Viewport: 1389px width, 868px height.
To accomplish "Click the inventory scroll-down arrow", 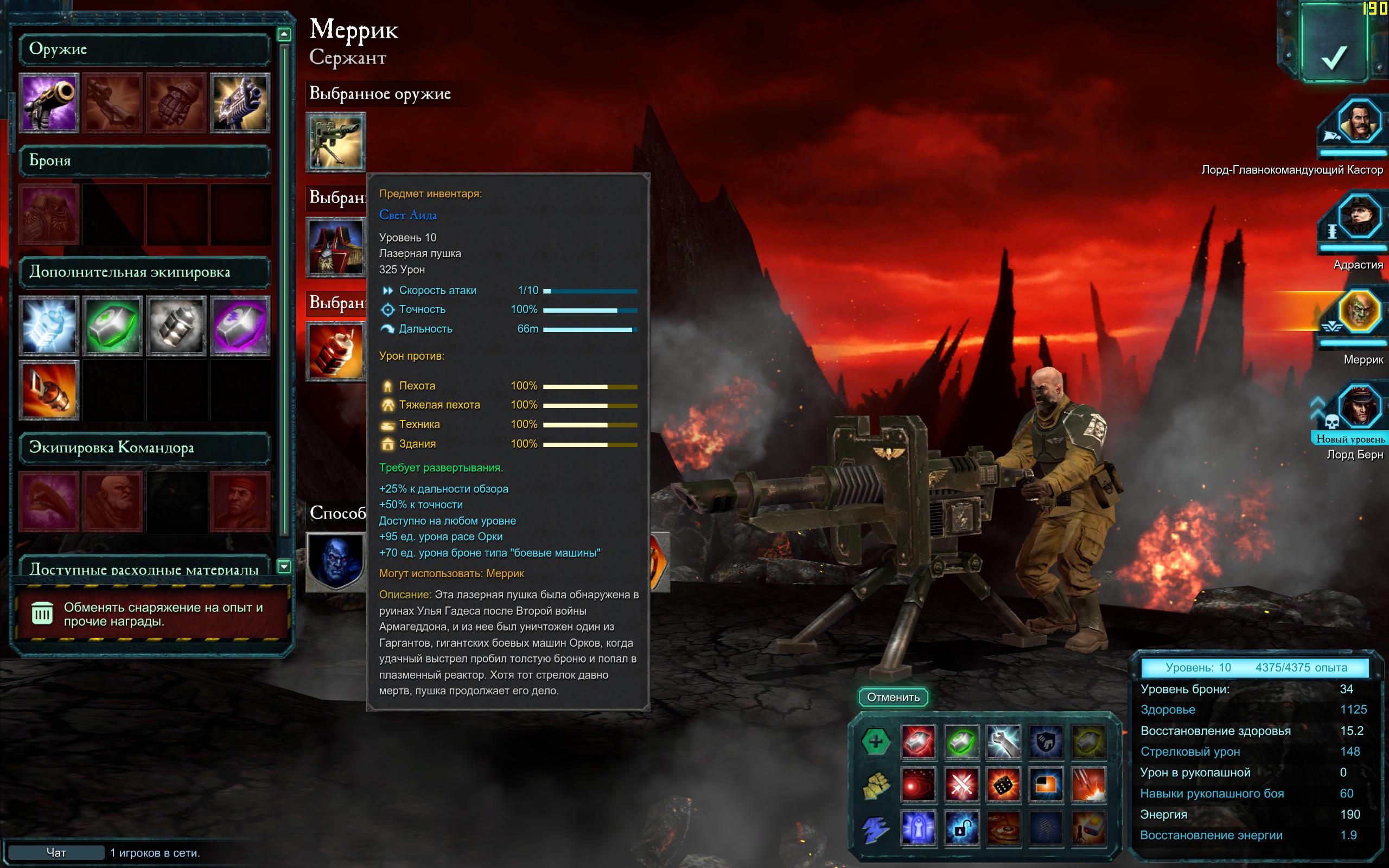I will click(284, 566).
